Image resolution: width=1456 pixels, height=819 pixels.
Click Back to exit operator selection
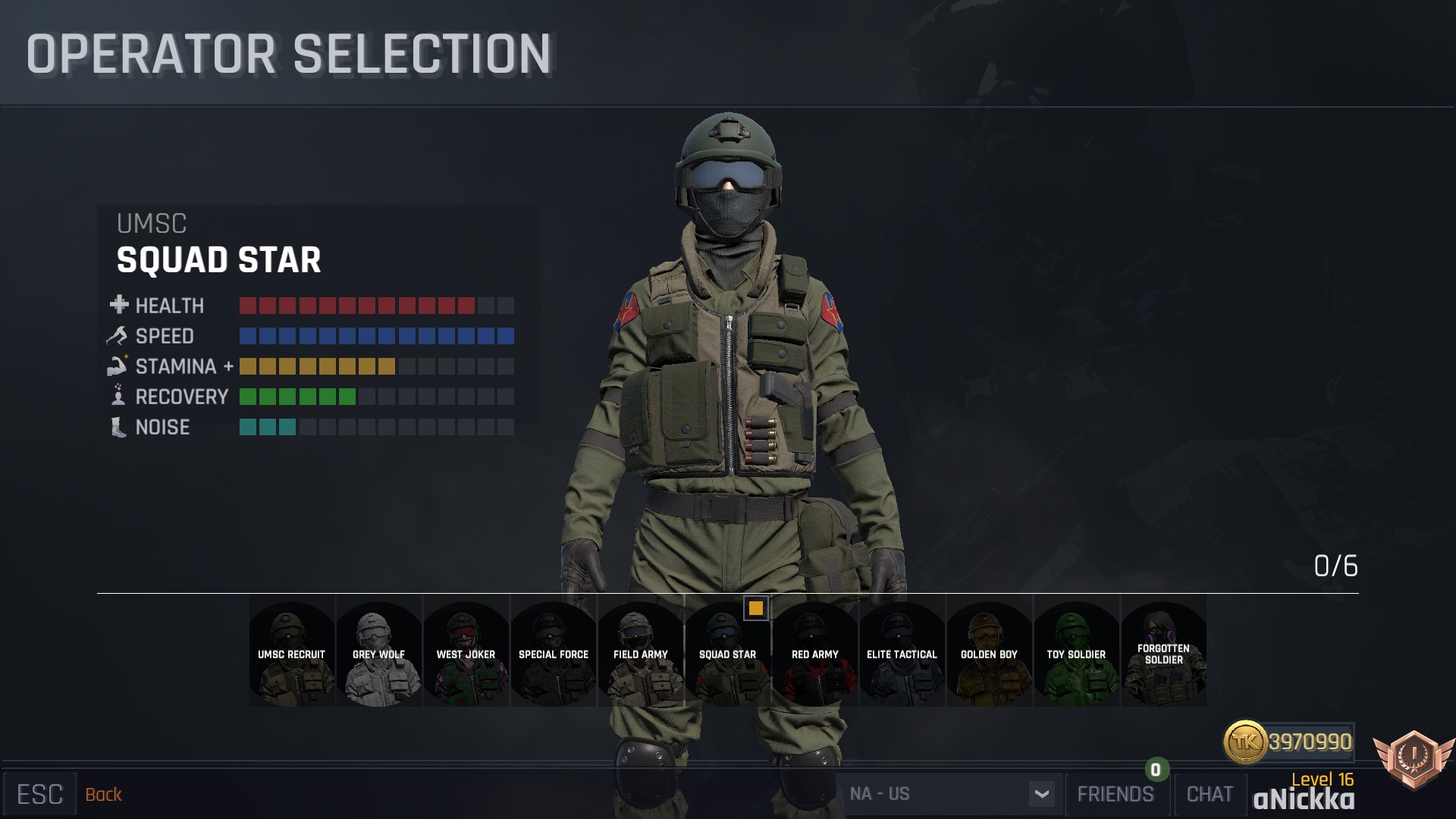pyautogui.click(x=104, y=794)
